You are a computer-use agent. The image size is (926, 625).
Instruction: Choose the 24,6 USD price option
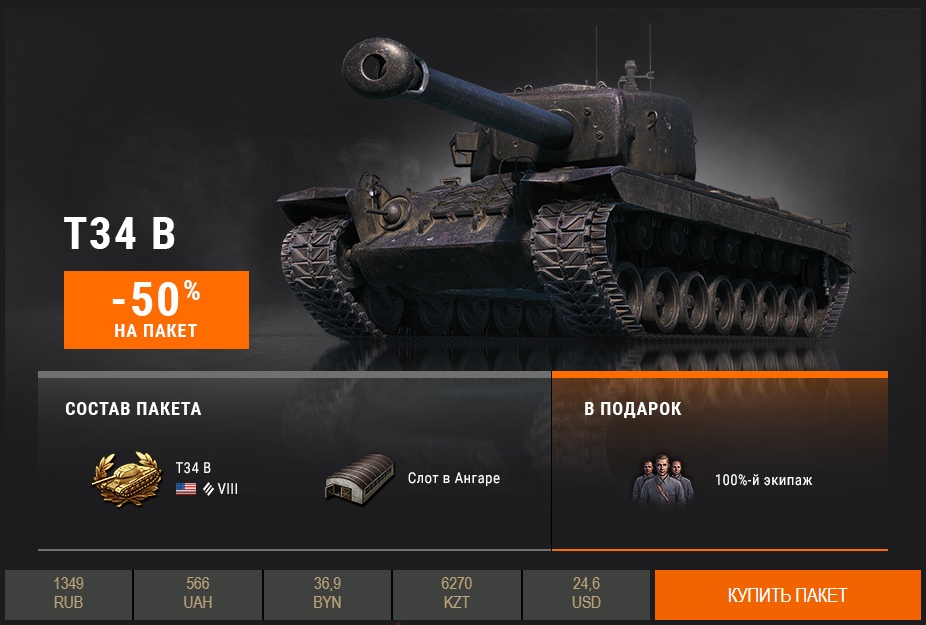(x=586, y=594)
